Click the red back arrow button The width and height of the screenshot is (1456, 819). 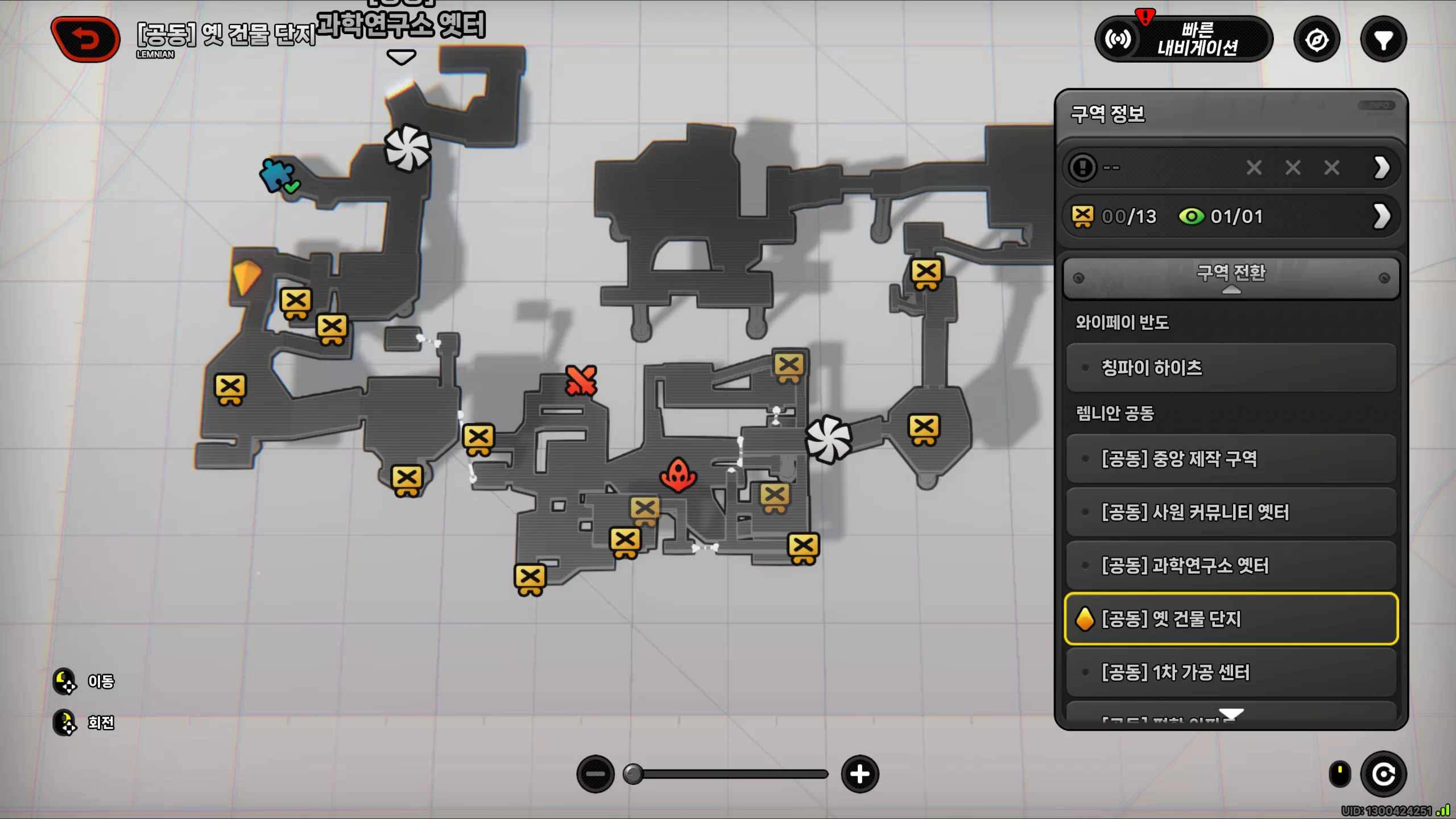pyautogui.click(x=85, y=39)
